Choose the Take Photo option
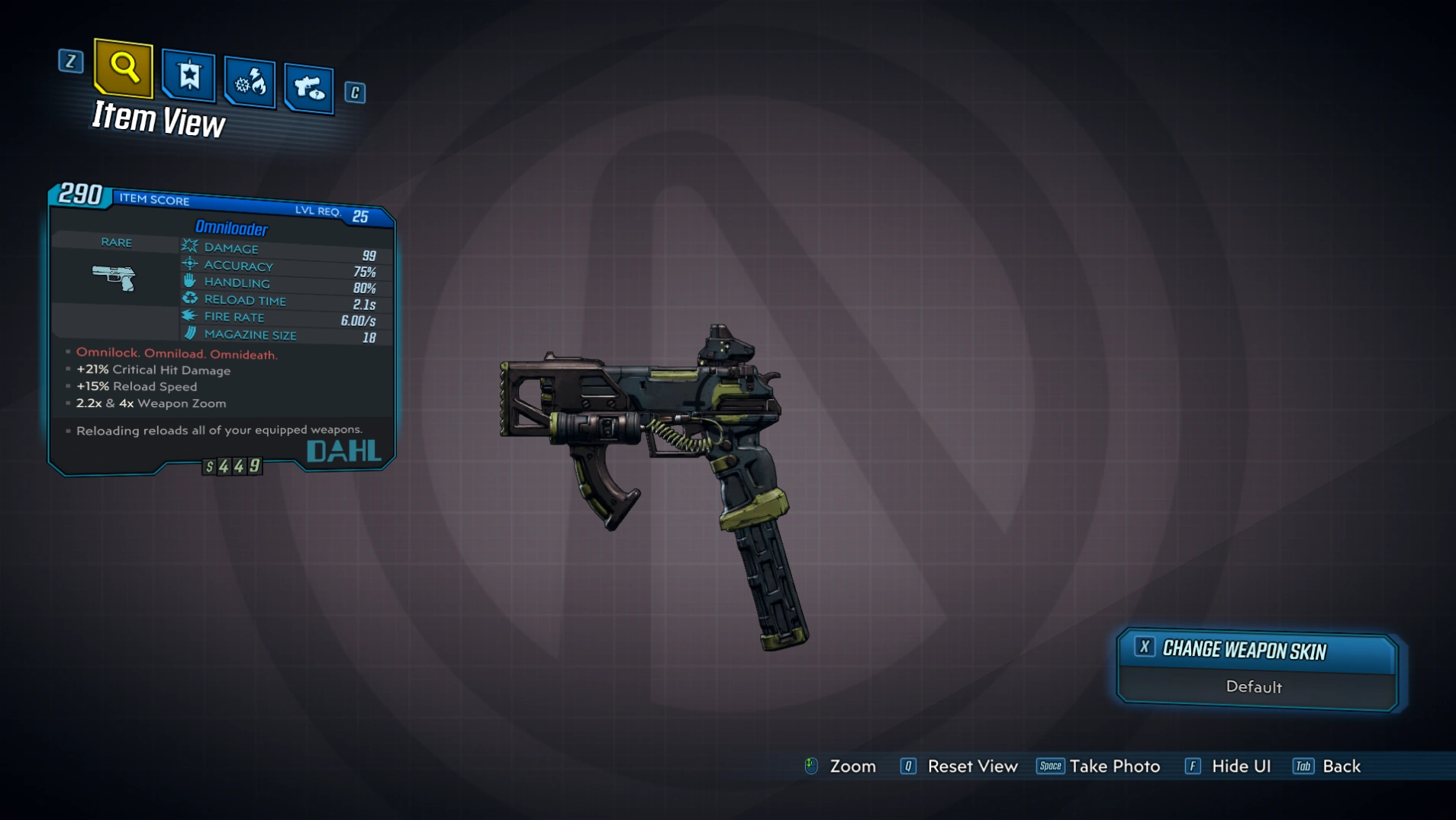The image size is (1456, 820). tap(1099, 766)
